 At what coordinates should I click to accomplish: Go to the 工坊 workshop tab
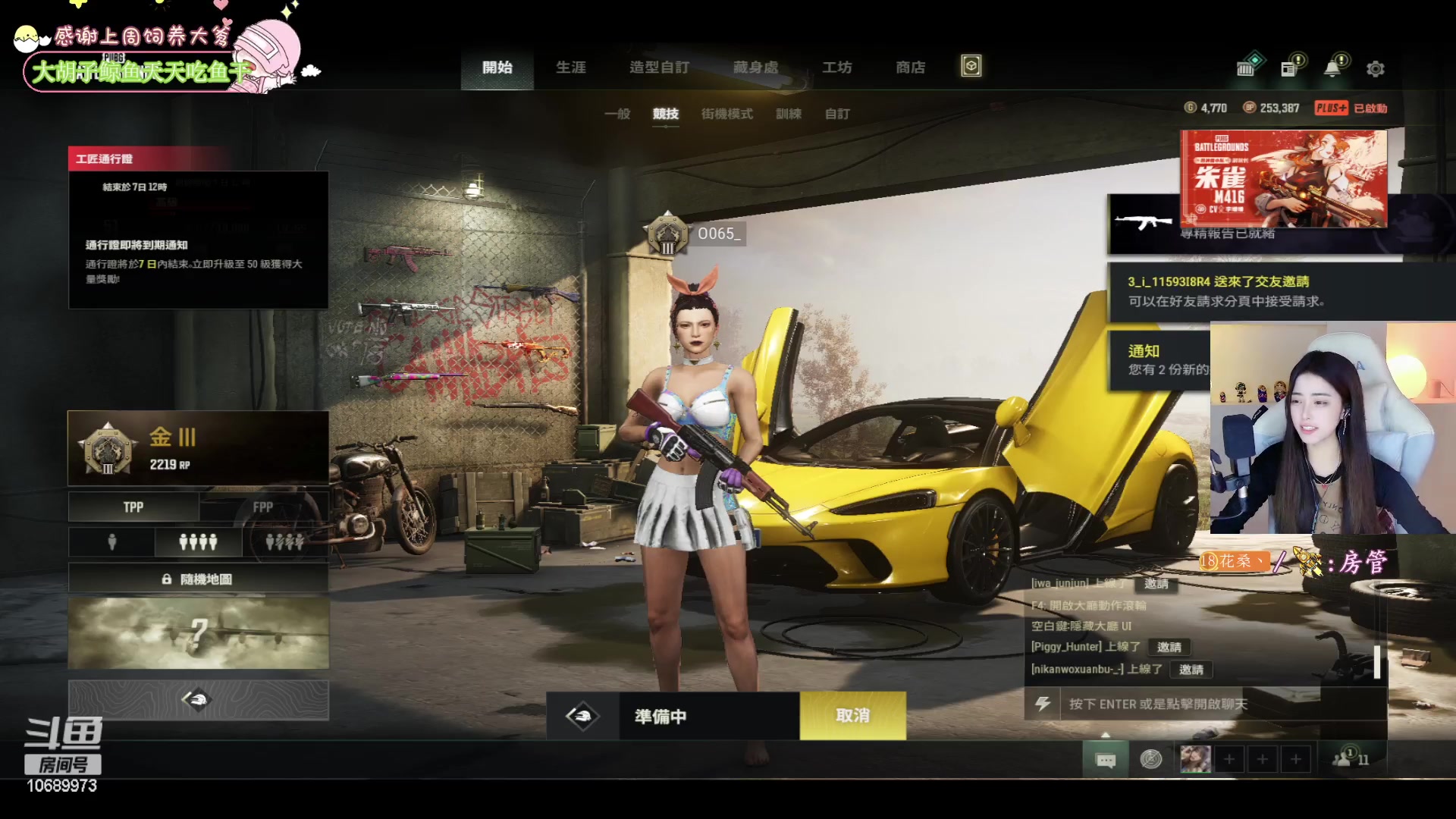tap(836, 67)
